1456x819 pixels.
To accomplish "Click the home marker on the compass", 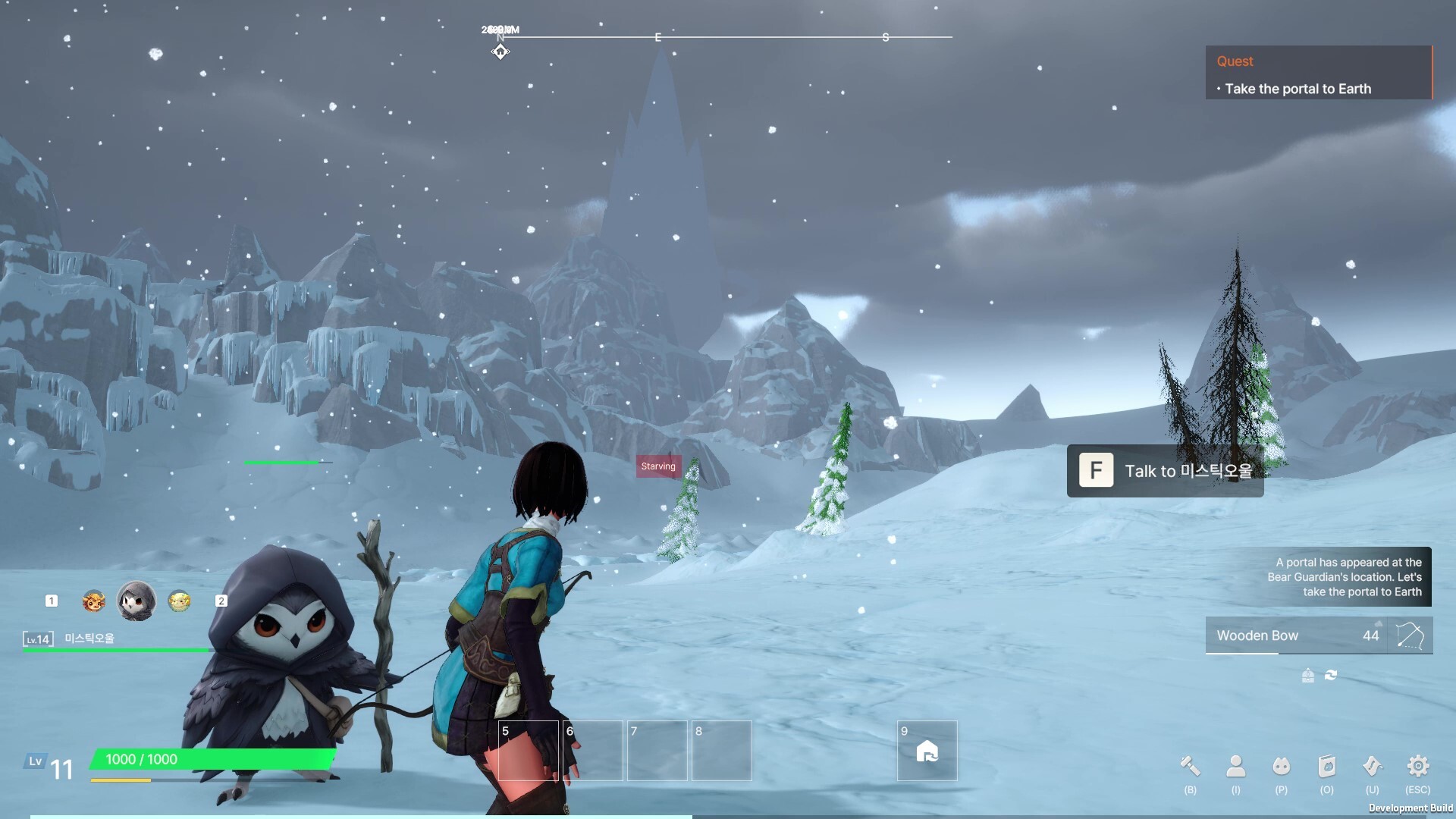I will 500,52.
